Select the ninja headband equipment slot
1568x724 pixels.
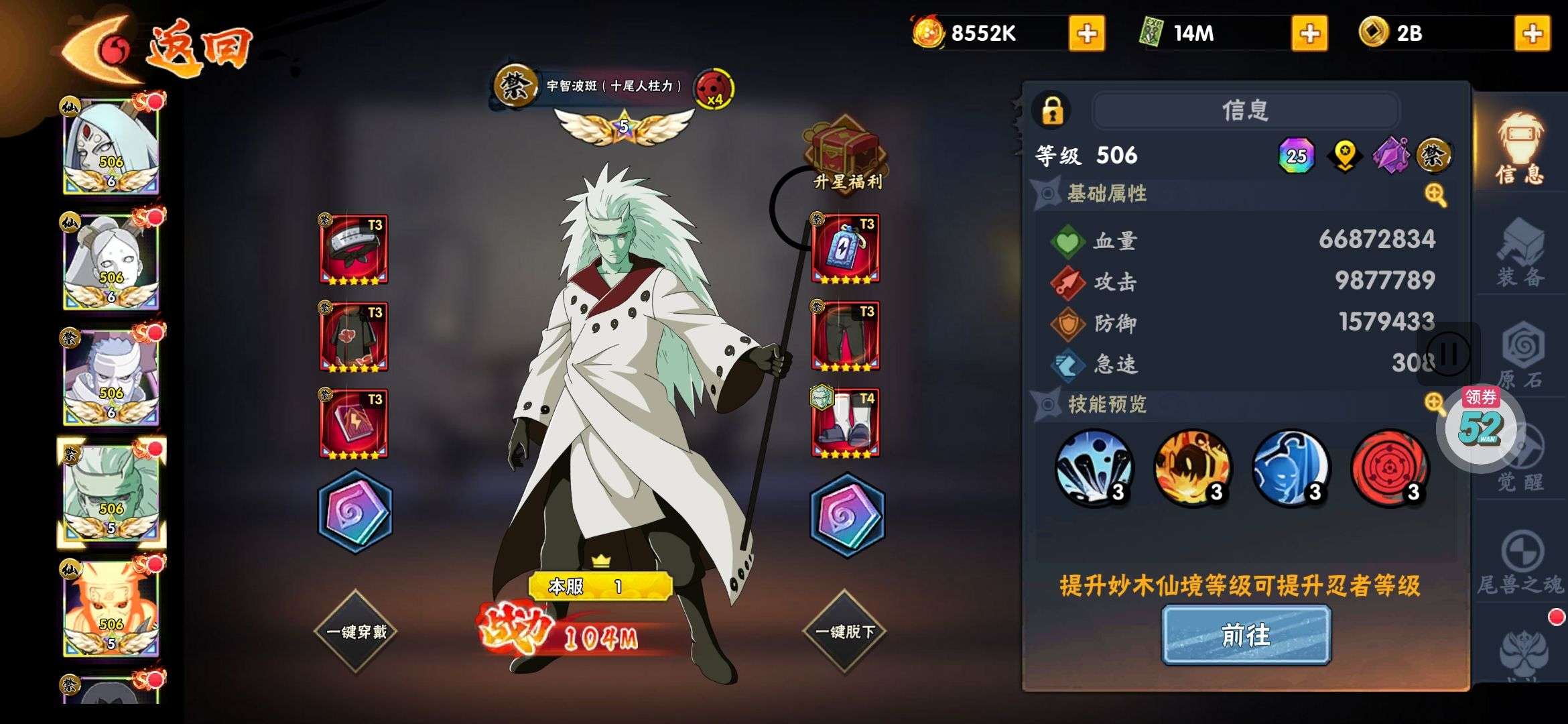(354, 249)
